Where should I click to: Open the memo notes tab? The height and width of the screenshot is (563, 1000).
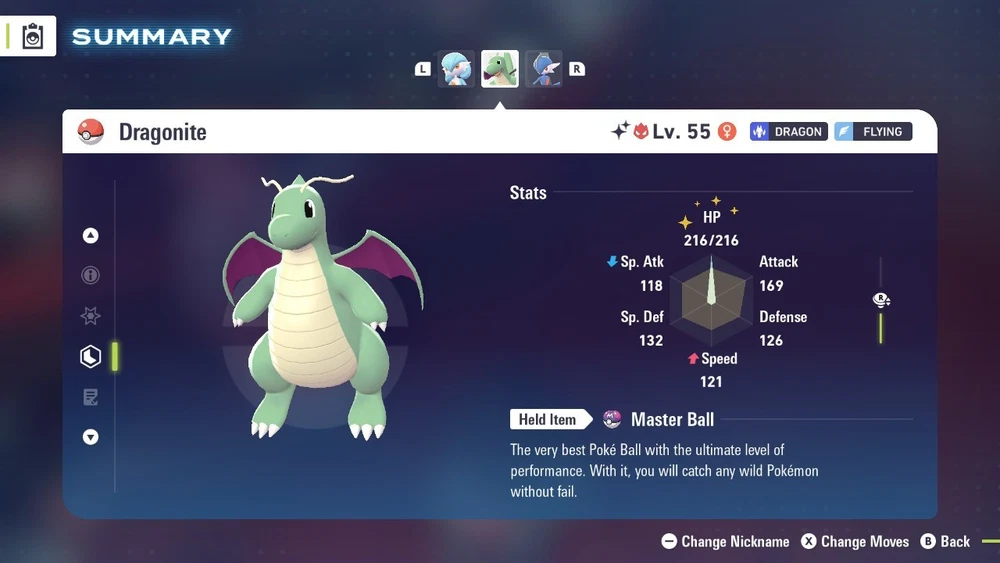pyautogui.click(x=91, y=398)
